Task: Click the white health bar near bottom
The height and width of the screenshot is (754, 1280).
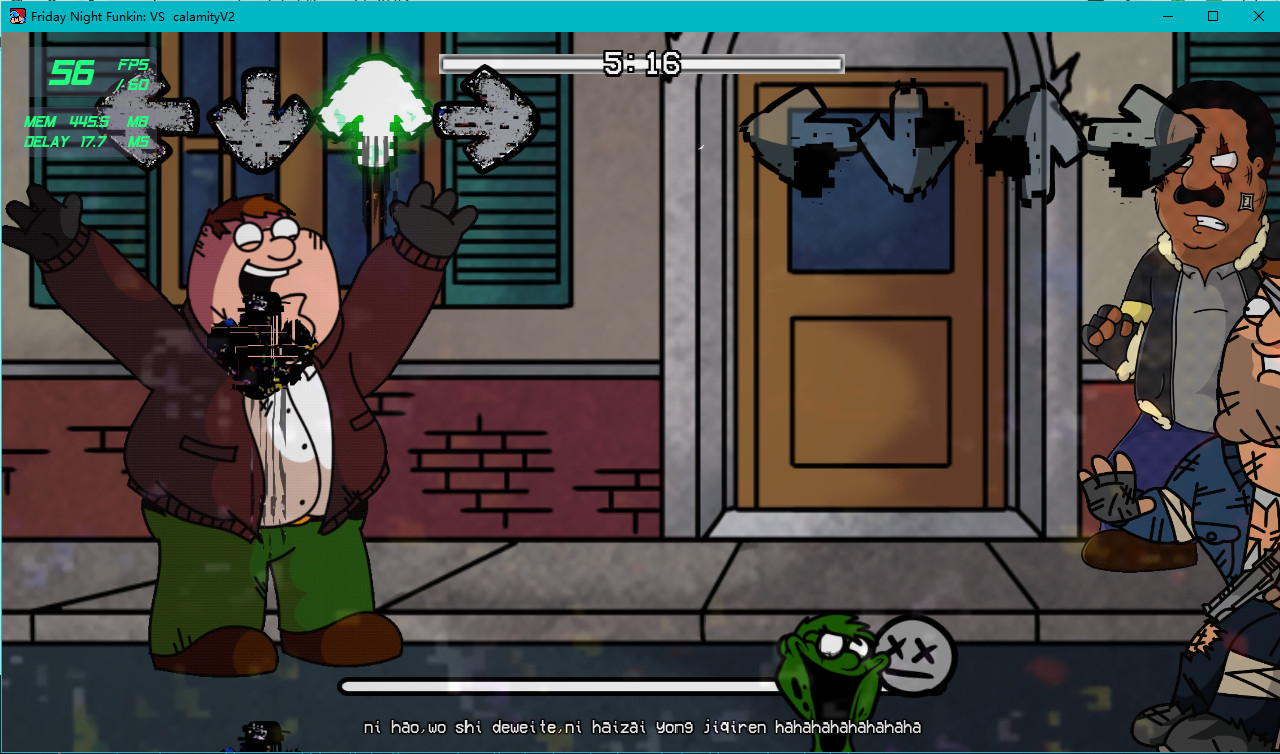Action: click(560, 687)
